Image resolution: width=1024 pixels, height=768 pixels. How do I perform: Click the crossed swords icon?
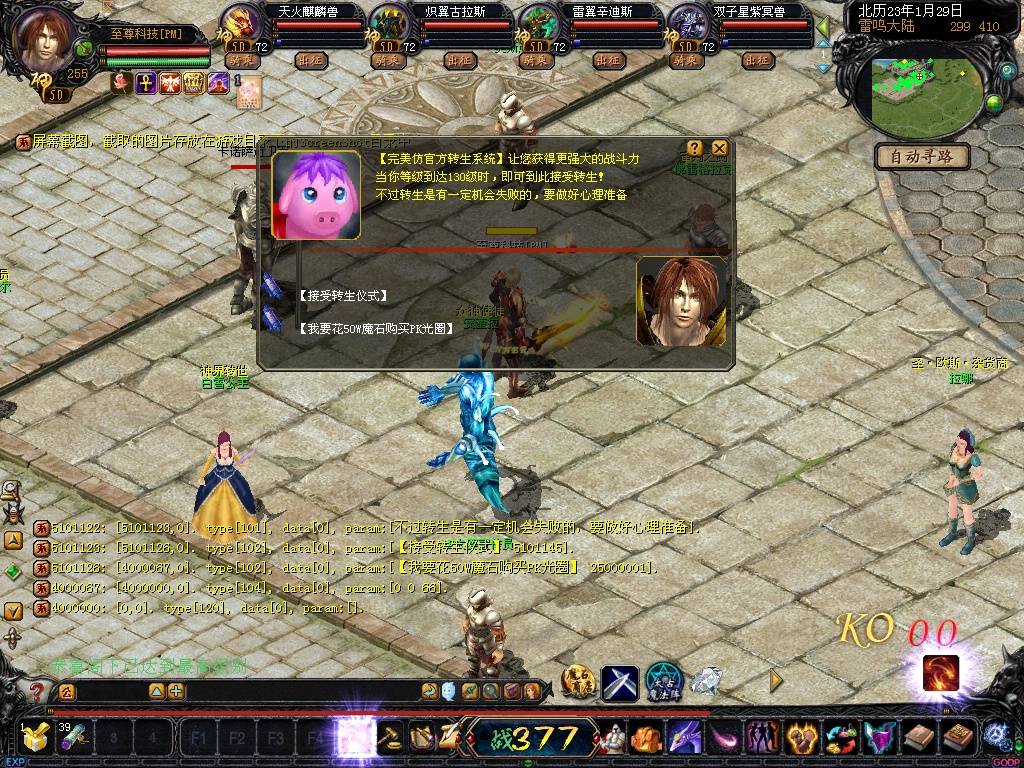pyautogui.click(x=619, y=682)
